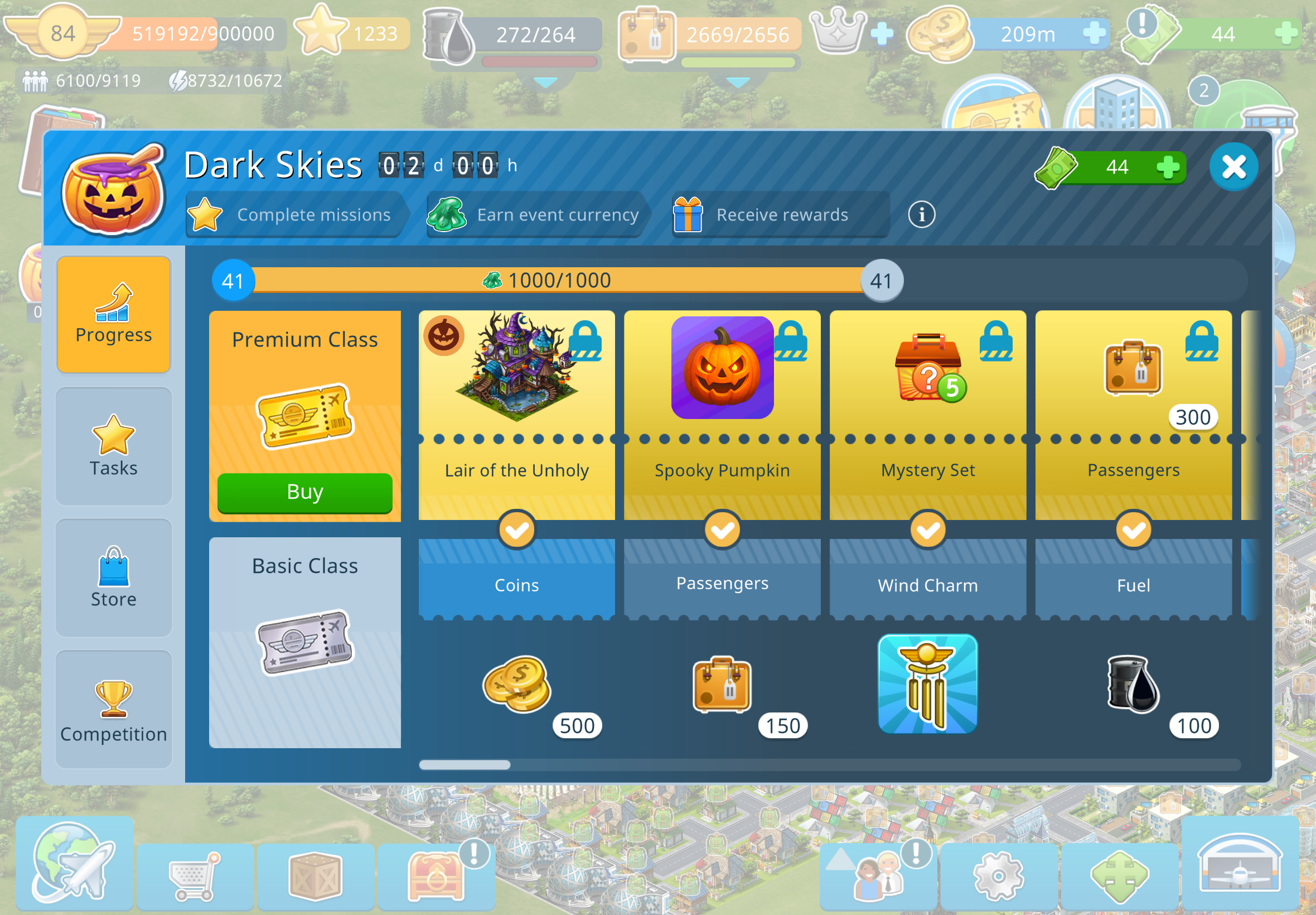Buy the Premium Class pass
This screenshot has width=1316, height=915.
pos(305,493)
